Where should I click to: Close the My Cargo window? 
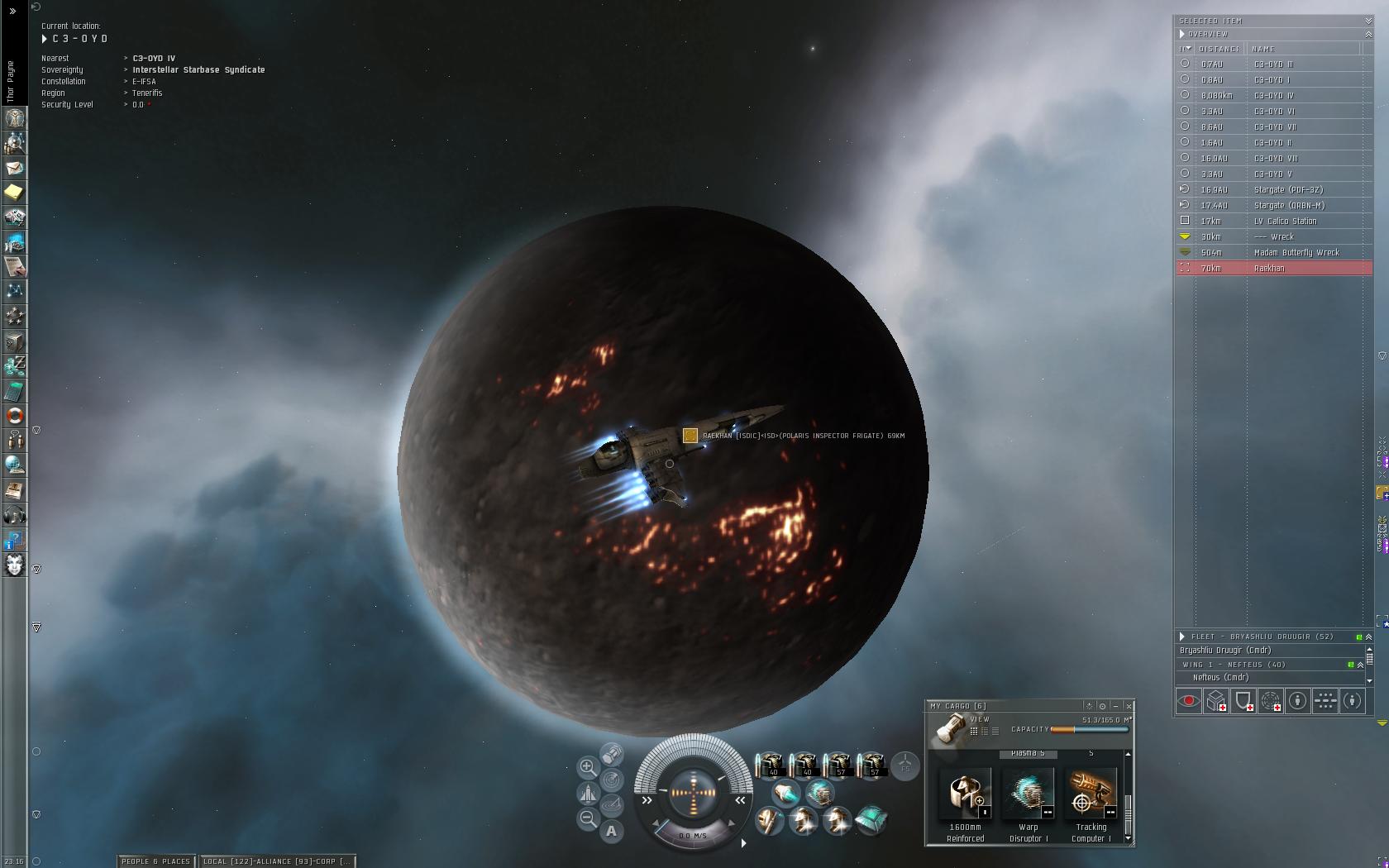pyautogui.click(x=1129, y=706)
